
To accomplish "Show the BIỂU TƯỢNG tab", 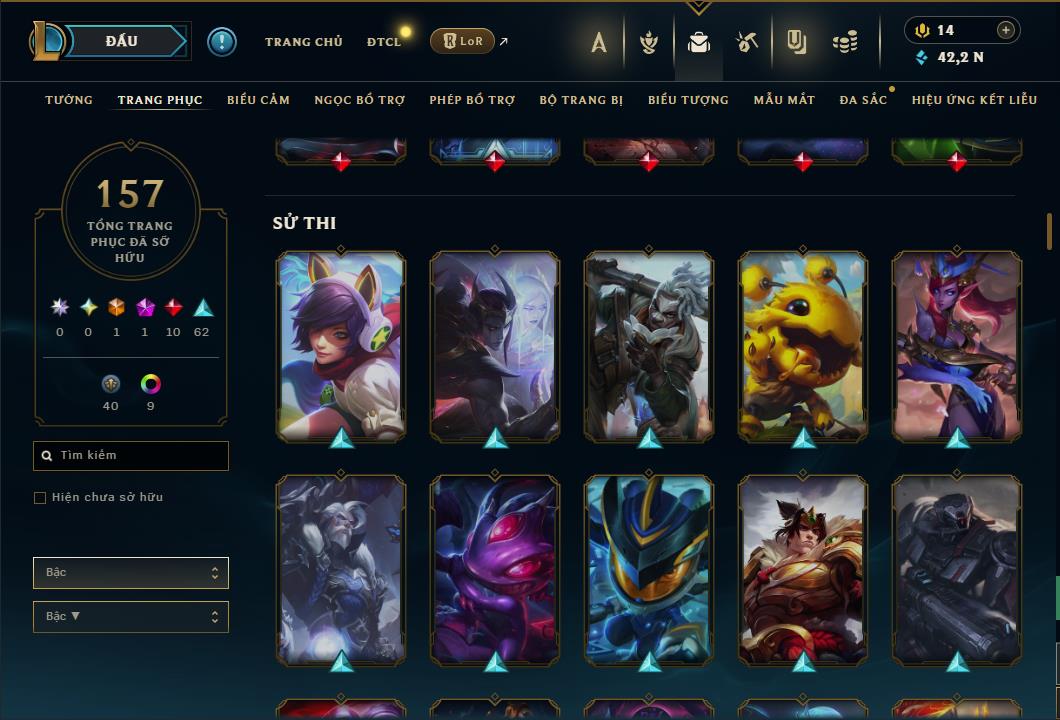I will tap(688, 100).
